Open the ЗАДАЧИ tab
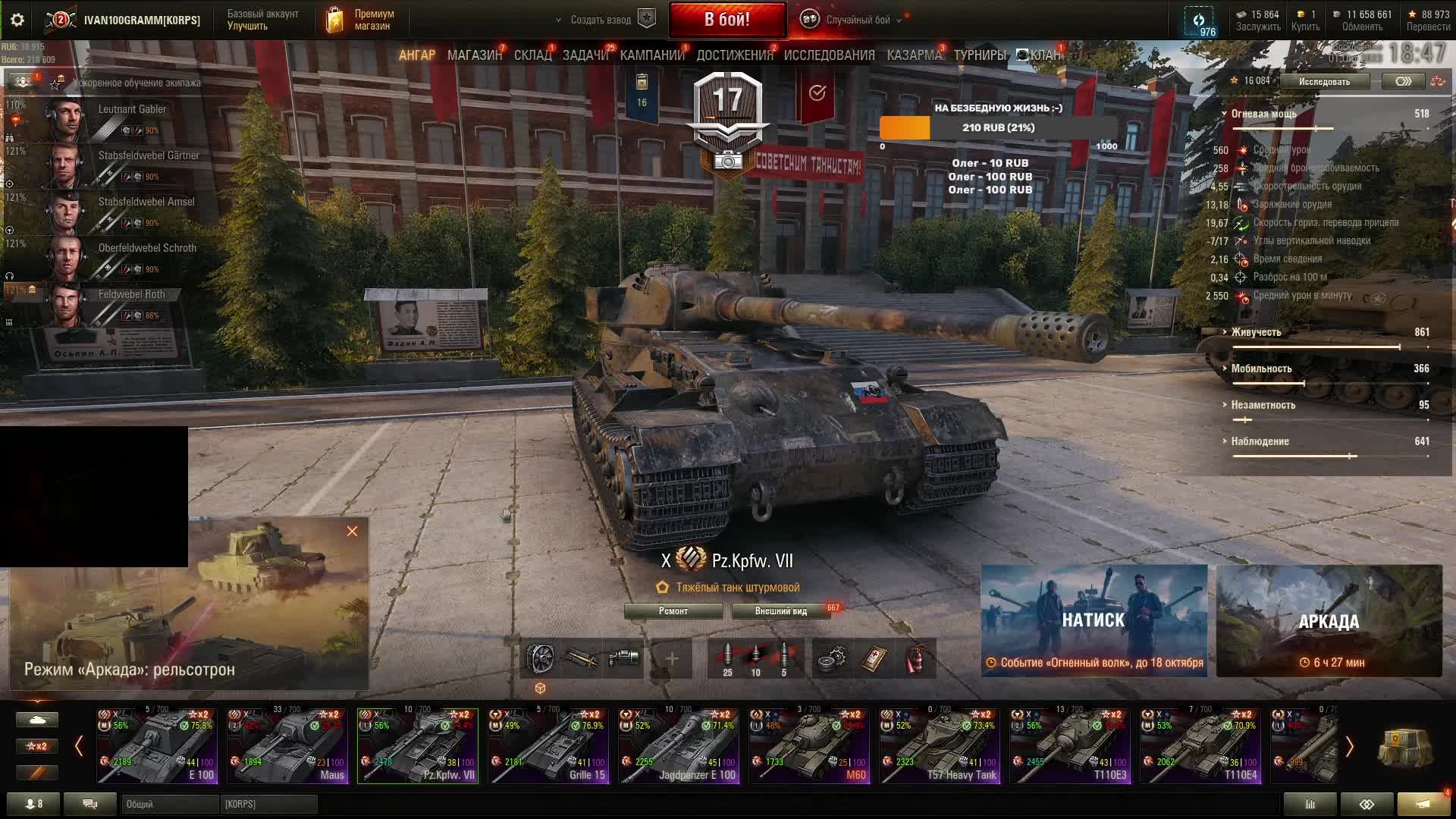 point(585,55)
